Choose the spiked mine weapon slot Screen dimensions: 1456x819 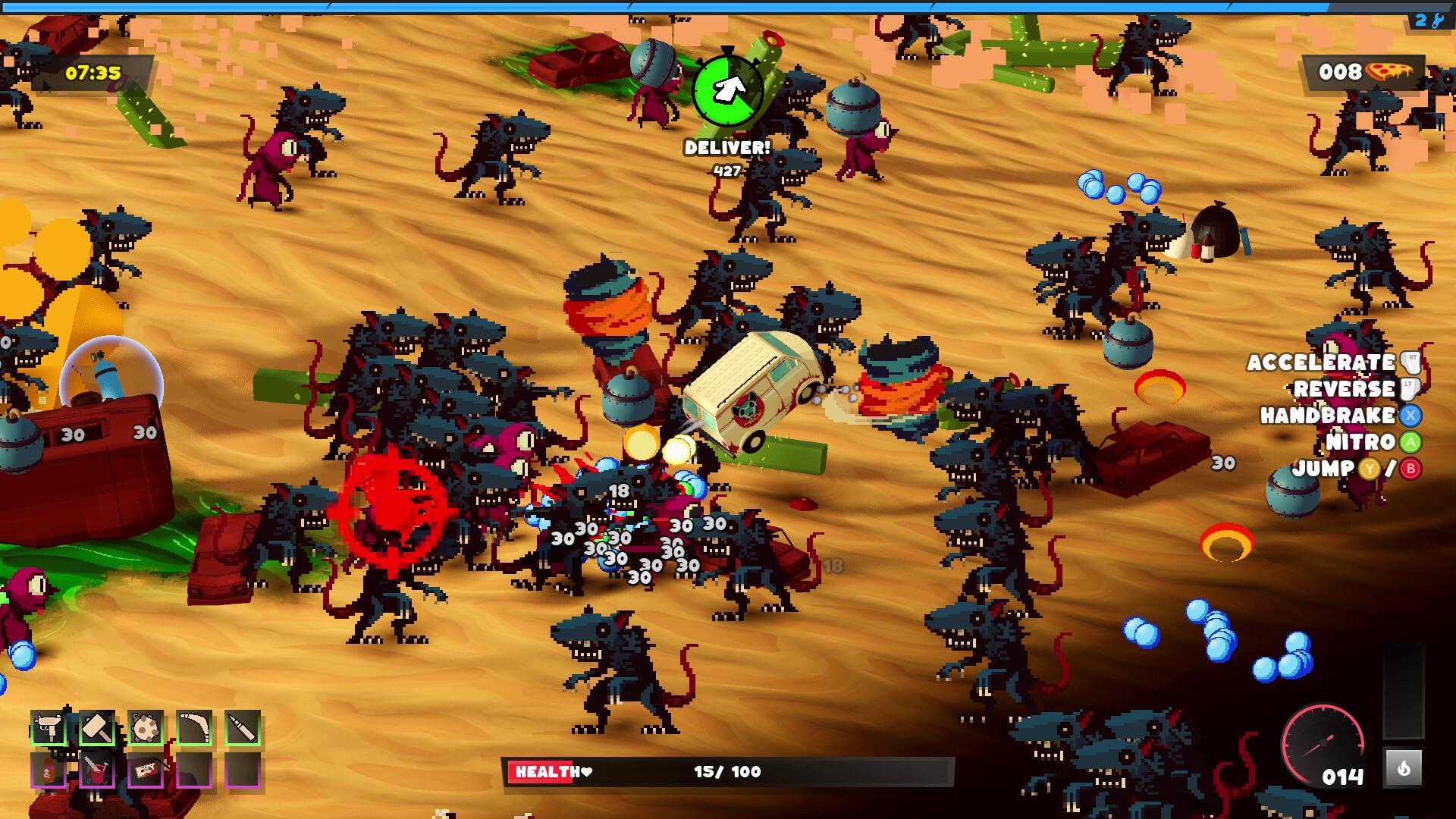click(x=146, y=729)
